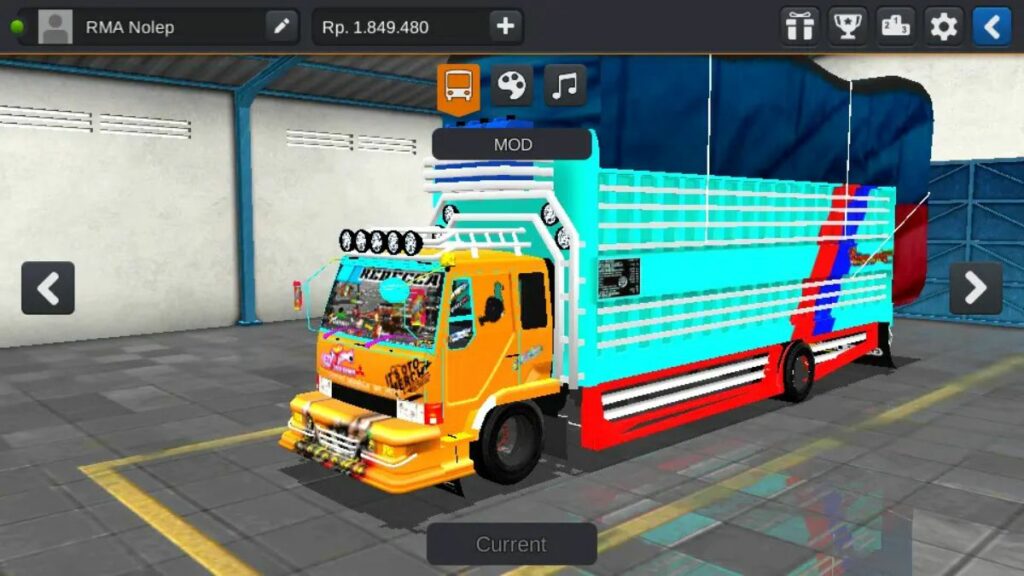Switch to the music note horn tab

click(565, 86)
